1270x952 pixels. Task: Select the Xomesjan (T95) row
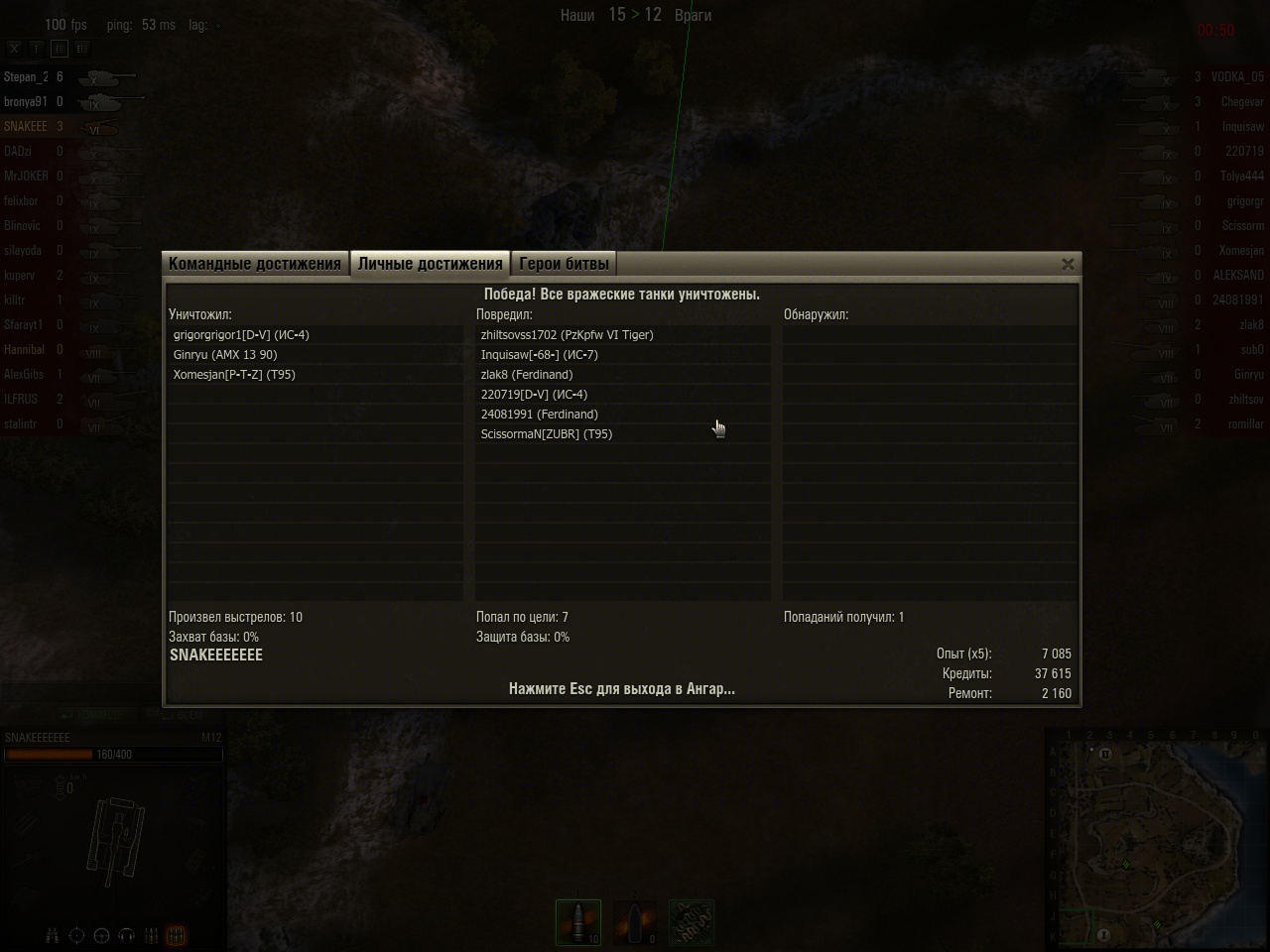(x=234, y=375)
